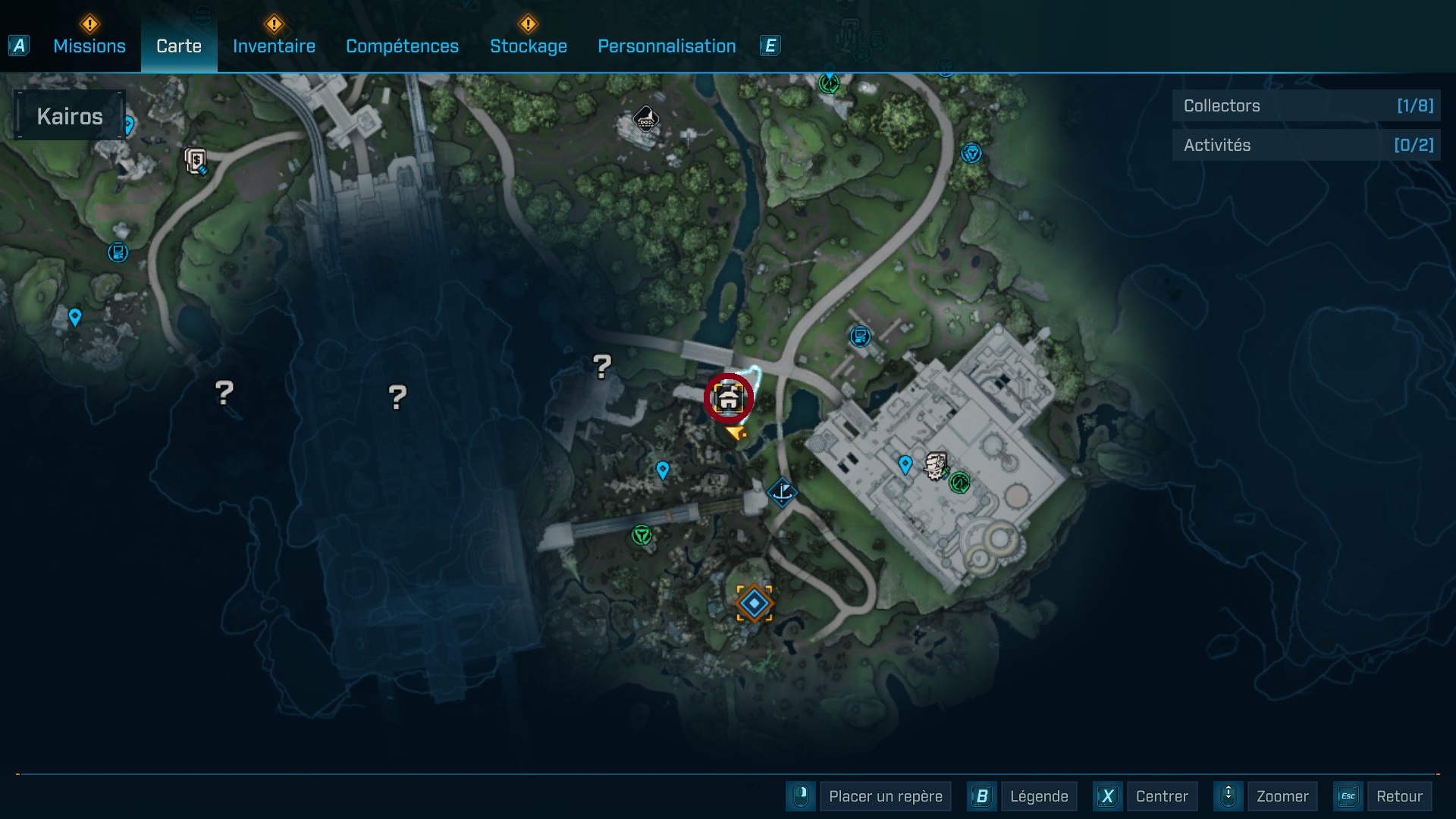Choose the Centrer map option
Viewport: 1456px width, 819px height.
[x=1161, y=796]
